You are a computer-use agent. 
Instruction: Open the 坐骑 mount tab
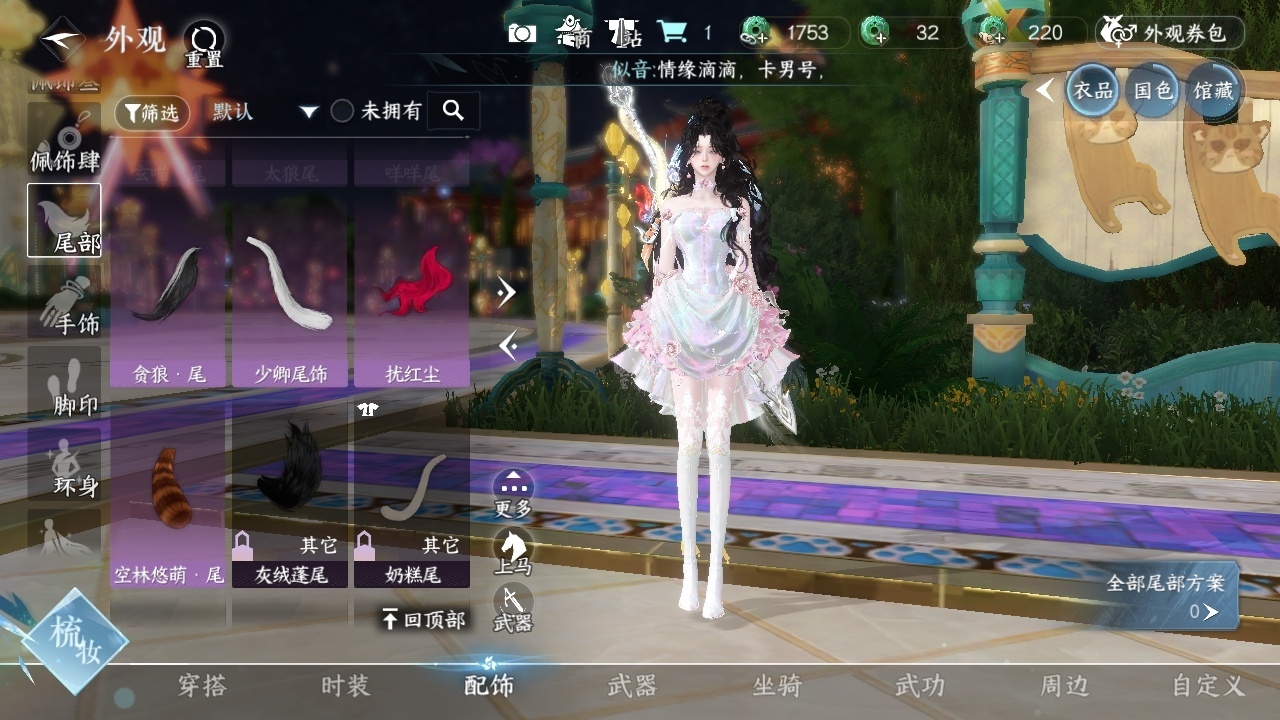776,686
